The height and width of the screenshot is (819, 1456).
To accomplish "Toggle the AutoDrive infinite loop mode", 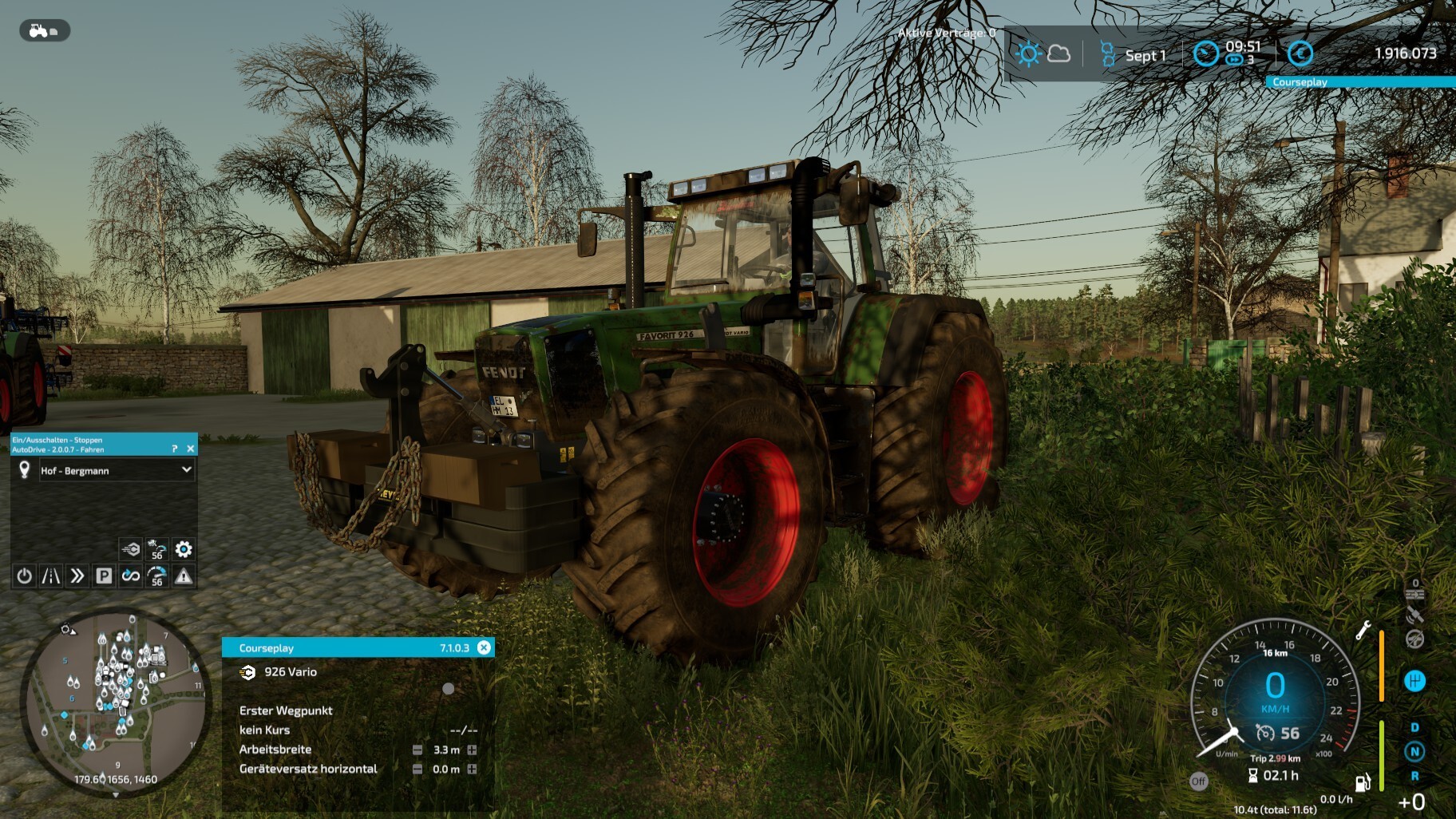I will pos(130,576).
